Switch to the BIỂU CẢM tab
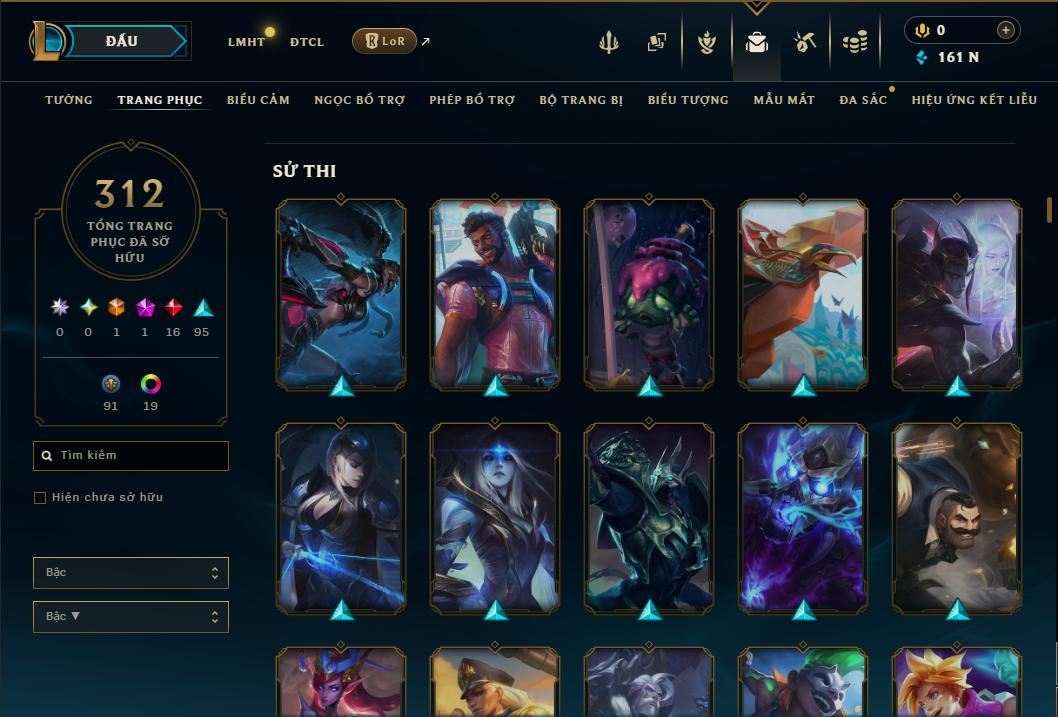 258,100
